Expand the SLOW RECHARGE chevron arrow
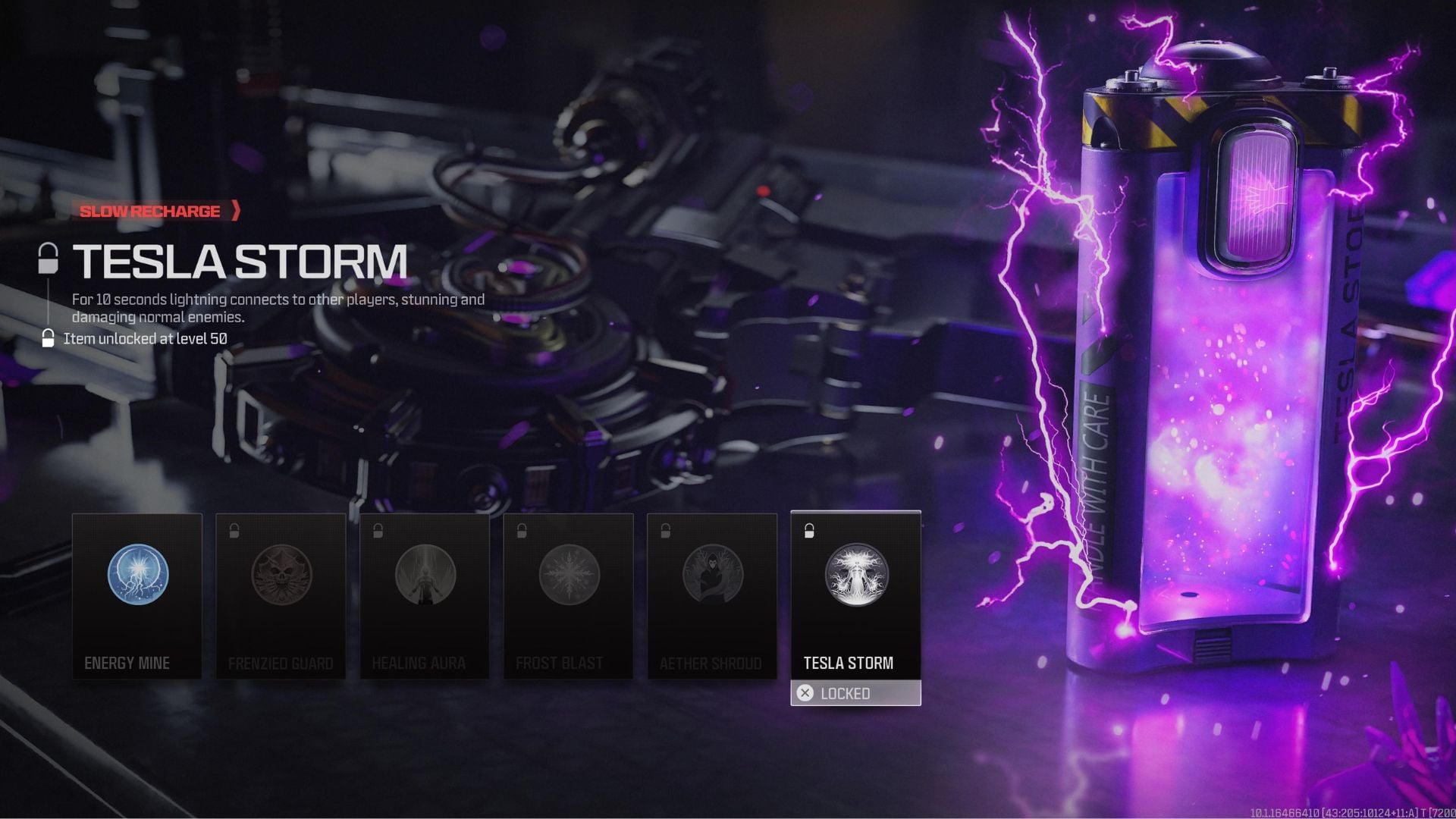Image resolution: width=1456 pixels, height=819 pixels. (236, 212)
